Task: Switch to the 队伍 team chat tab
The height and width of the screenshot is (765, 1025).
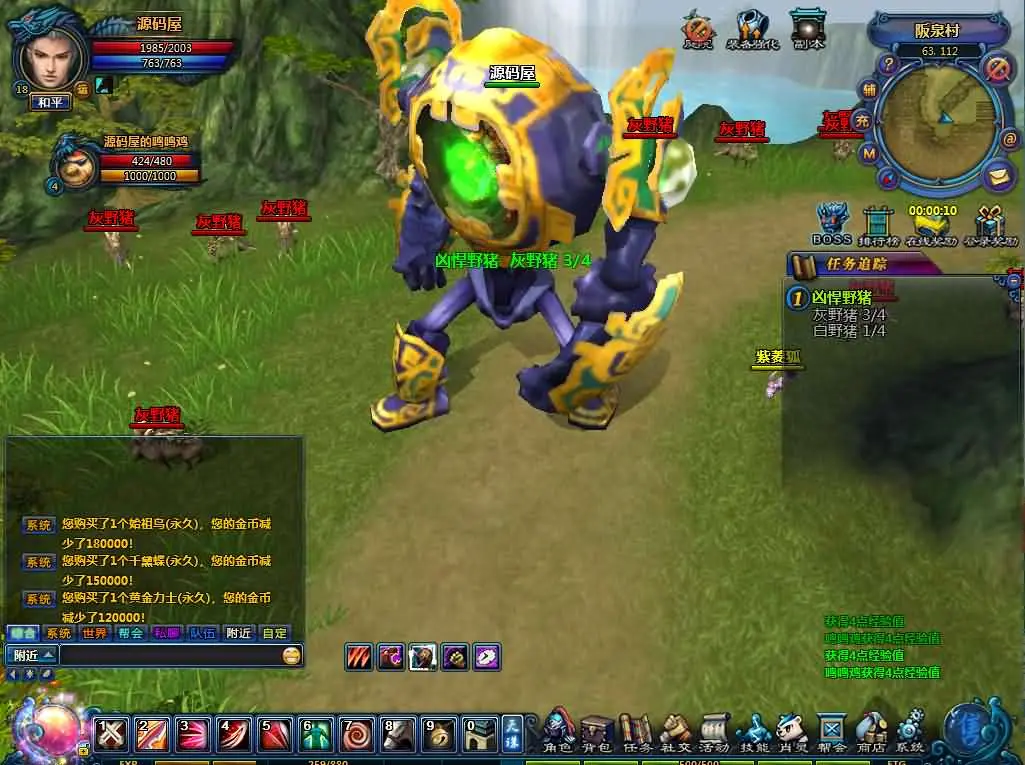Action: click(x=202, y=633)
